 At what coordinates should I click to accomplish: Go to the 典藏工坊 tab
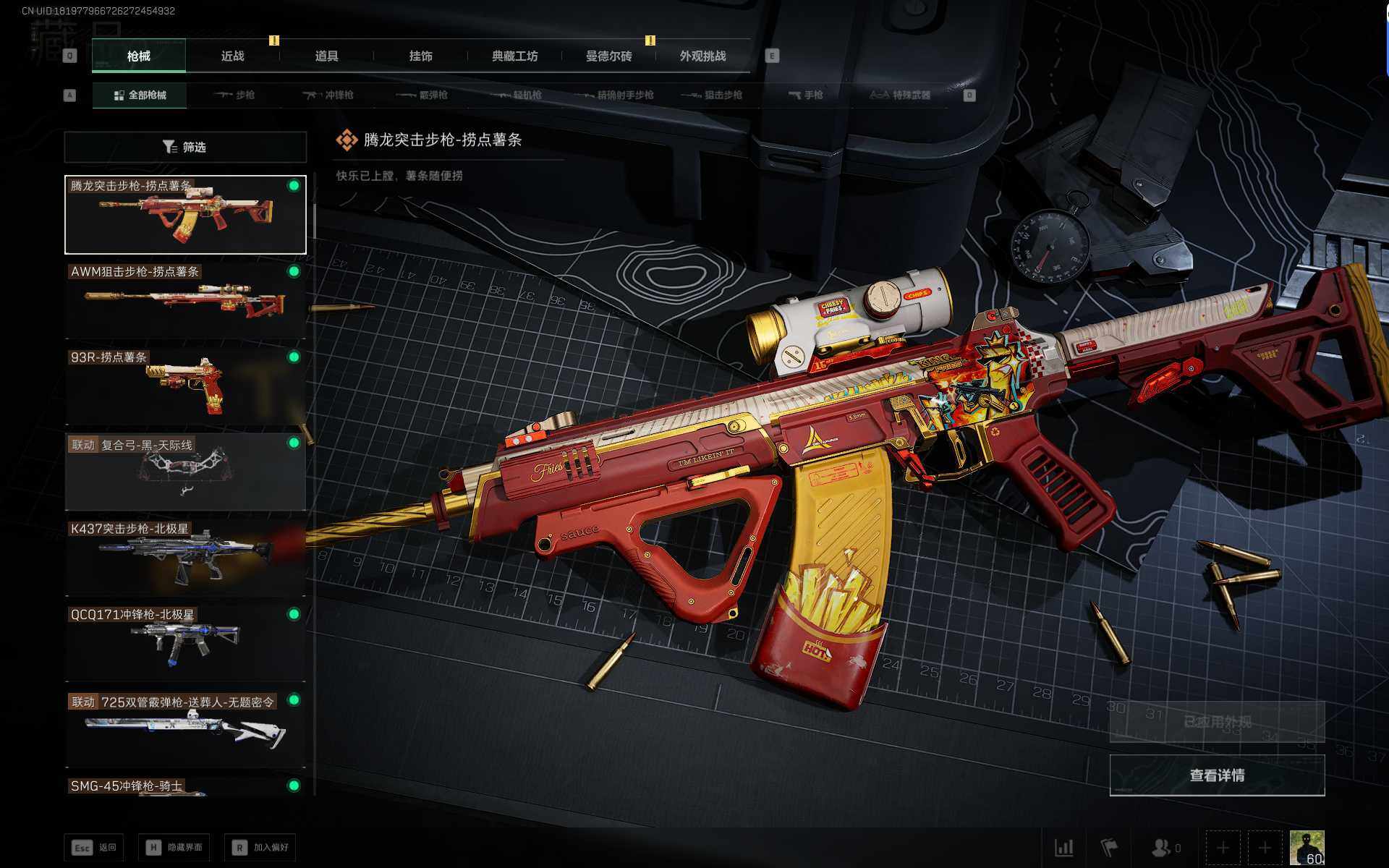point(514,56)
